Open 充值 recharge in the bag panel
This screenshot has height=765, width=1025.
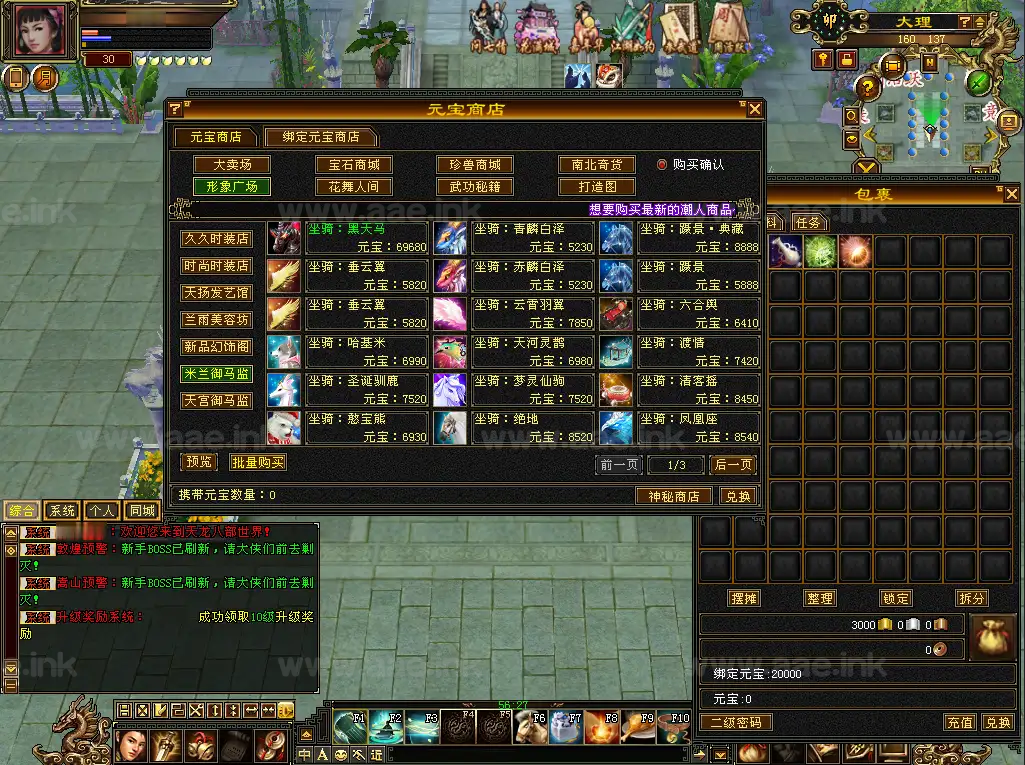(959, 722)
